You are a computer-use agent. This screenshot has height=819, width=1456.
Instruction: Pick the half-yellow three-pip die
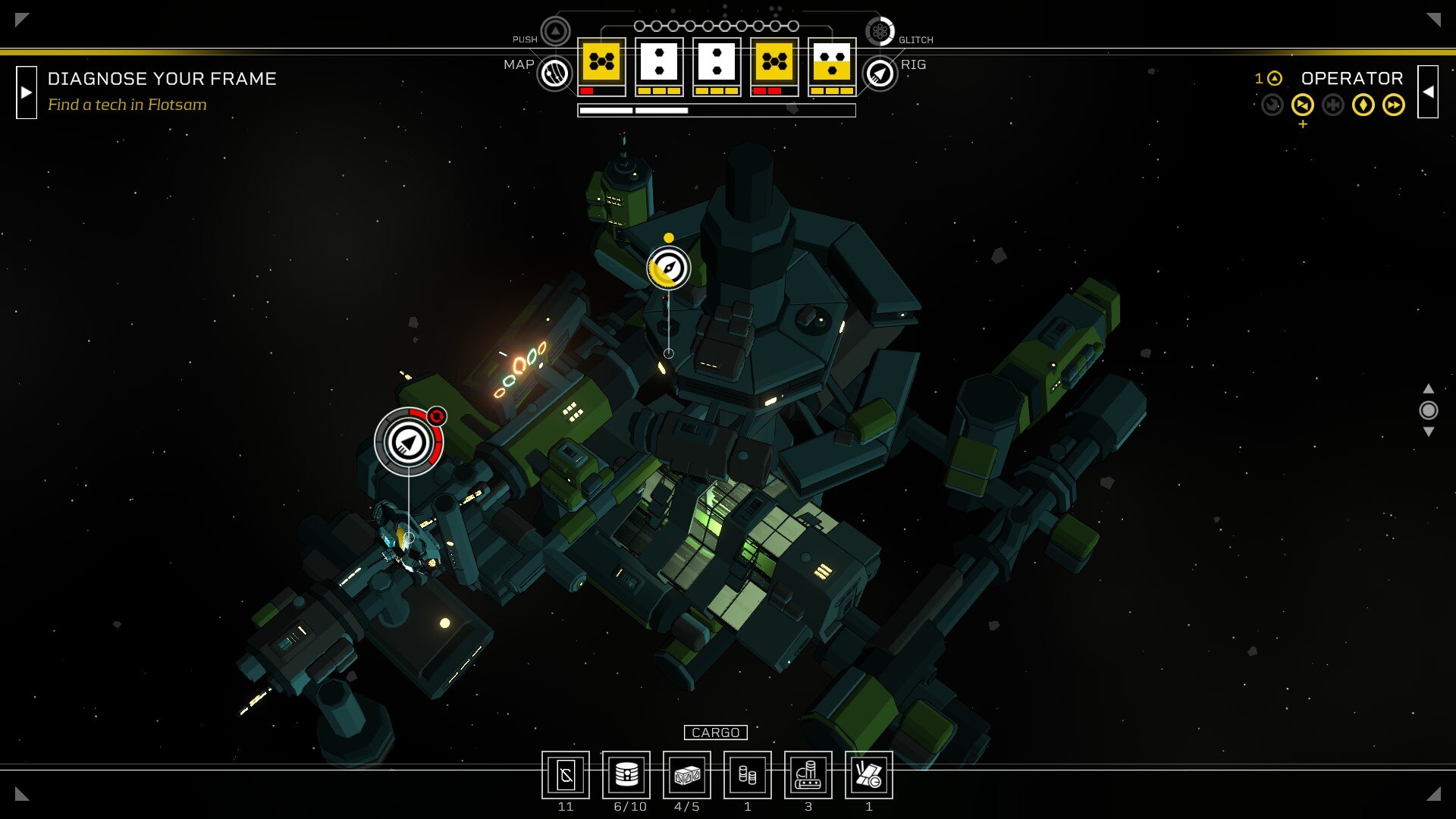pyautogui.click(x=832, y=62)
